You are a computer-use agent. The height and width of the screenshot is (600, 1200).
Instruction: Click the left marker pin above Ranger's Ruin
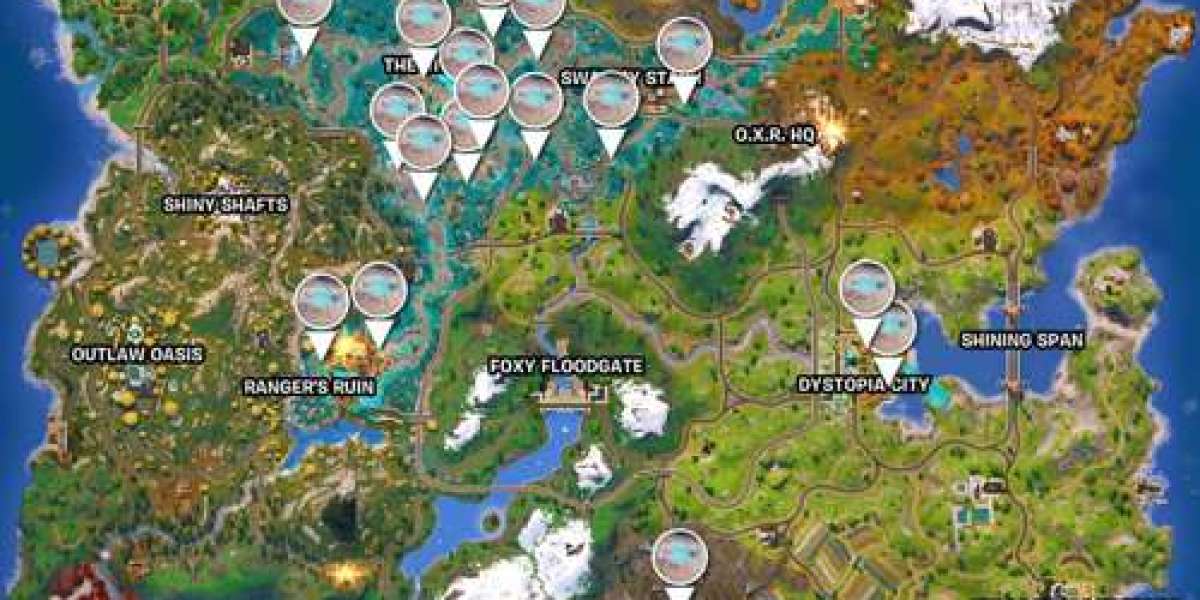tap(322, 303)
